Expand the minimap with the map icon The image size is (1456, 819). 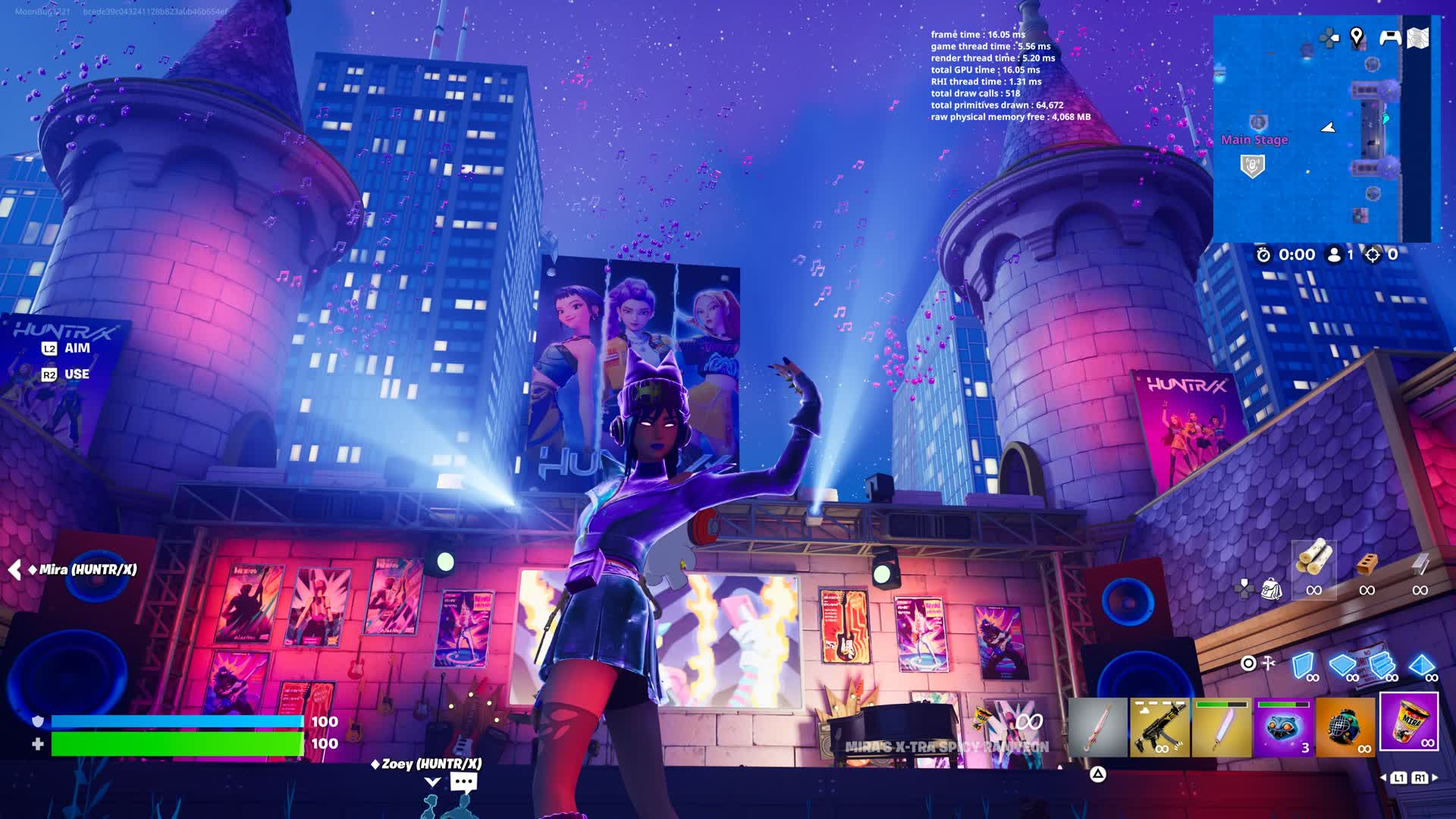pos(1418,38)
